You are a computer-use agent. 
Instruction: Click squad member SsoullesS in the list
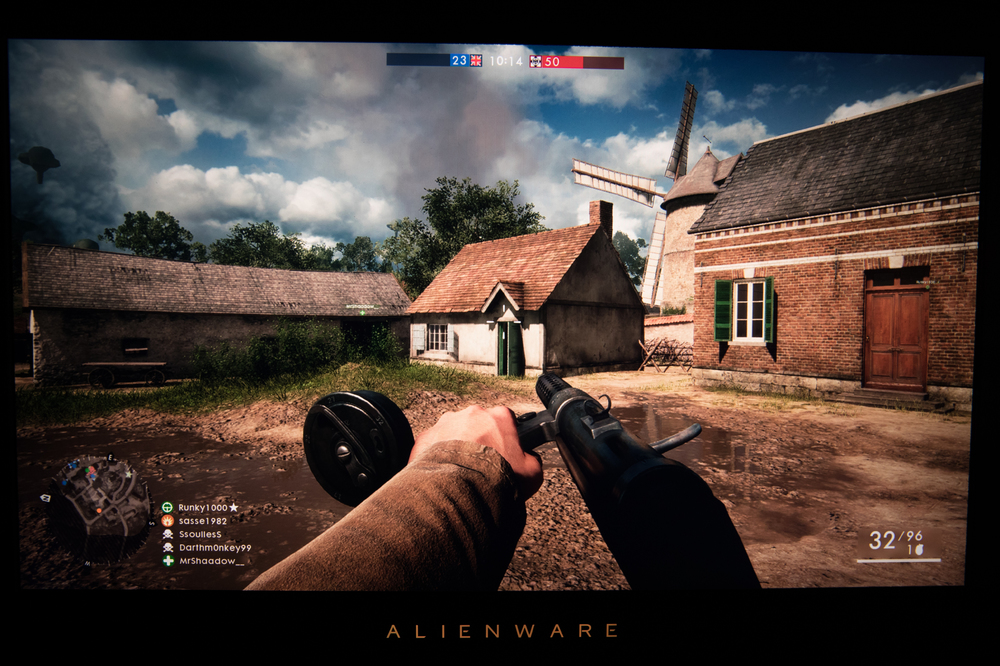click(x=200, y=535)
